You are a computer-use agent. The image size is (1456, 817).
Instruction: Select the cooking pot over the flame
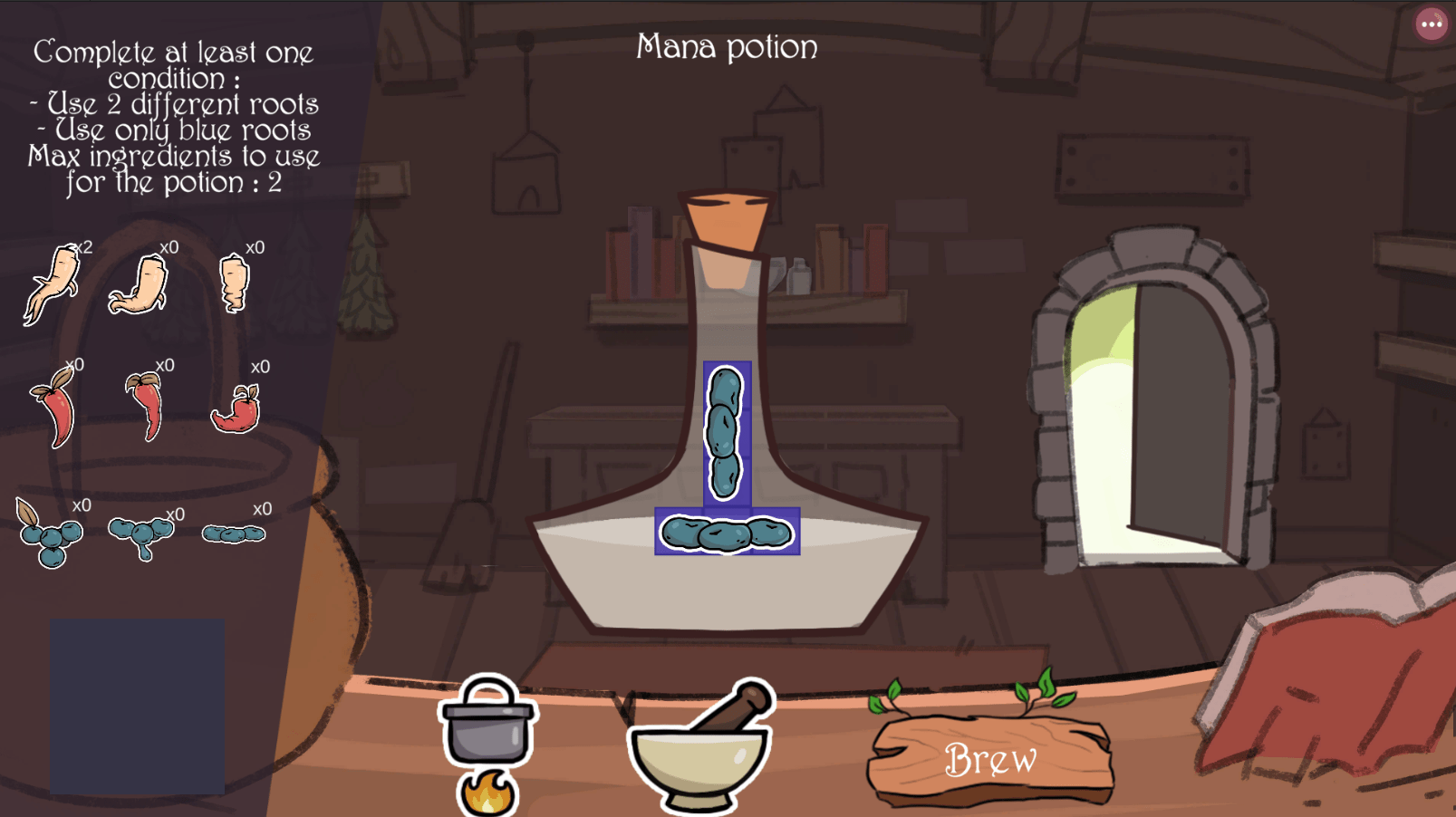coord(487,726)
